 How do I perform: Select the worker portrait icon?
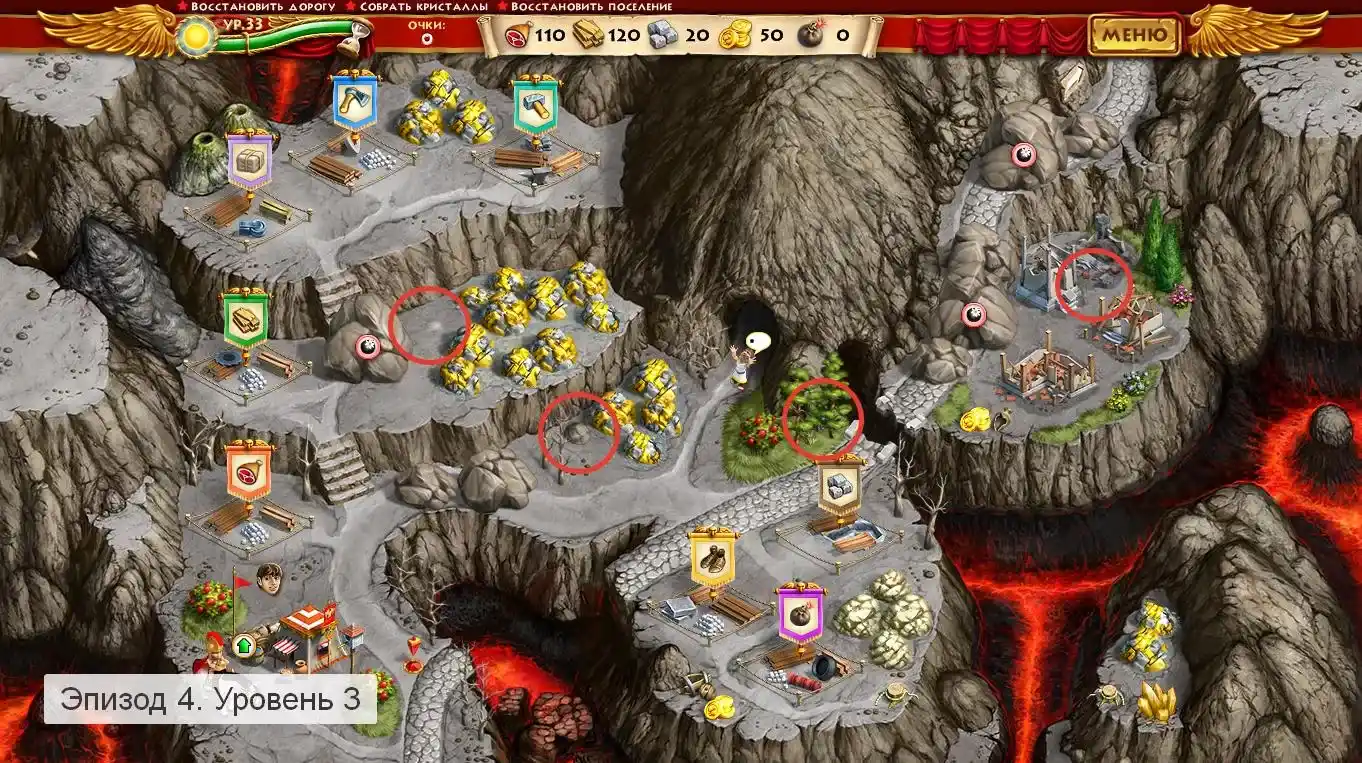click(269, 577)
